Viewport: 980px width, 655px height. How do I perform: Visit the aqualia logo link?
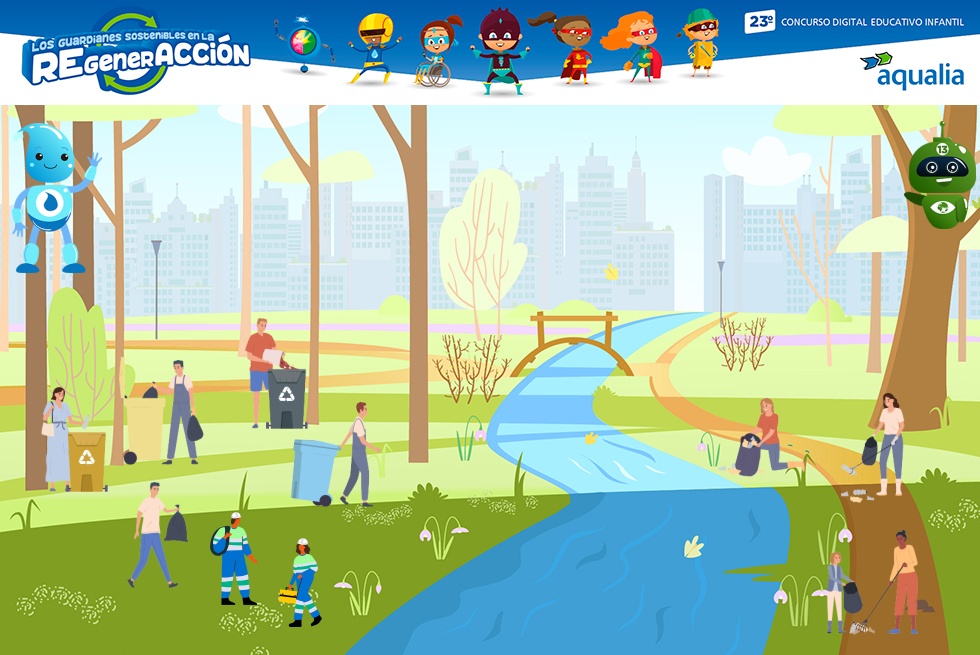tap(912, 71)
